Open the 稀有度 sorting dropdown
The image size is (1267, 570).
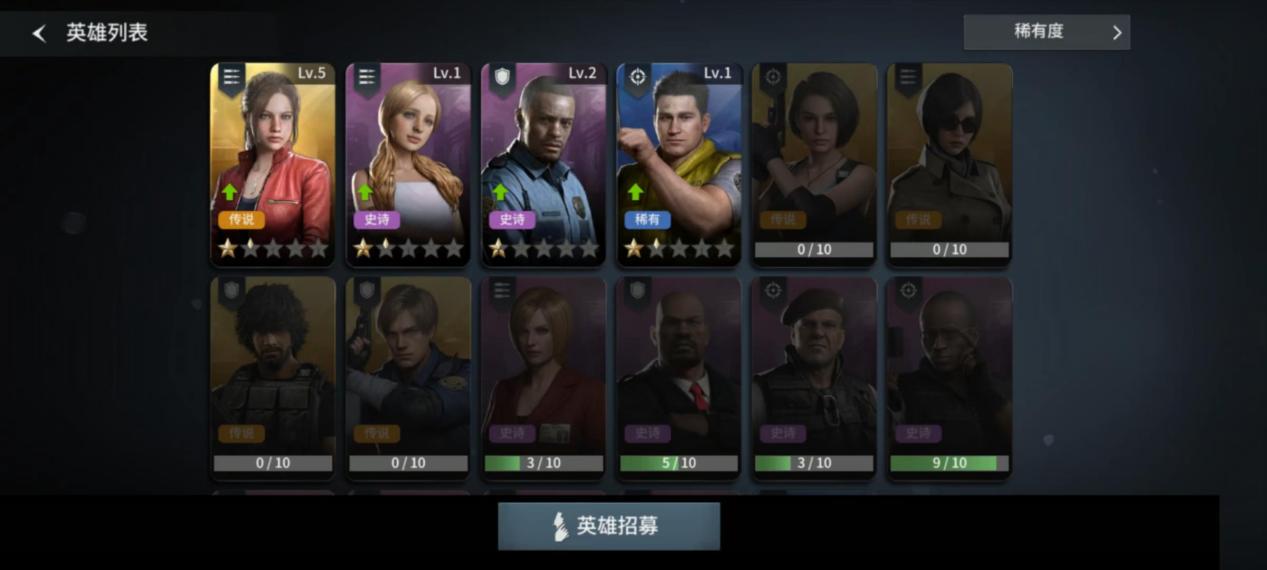(1046, 32)
